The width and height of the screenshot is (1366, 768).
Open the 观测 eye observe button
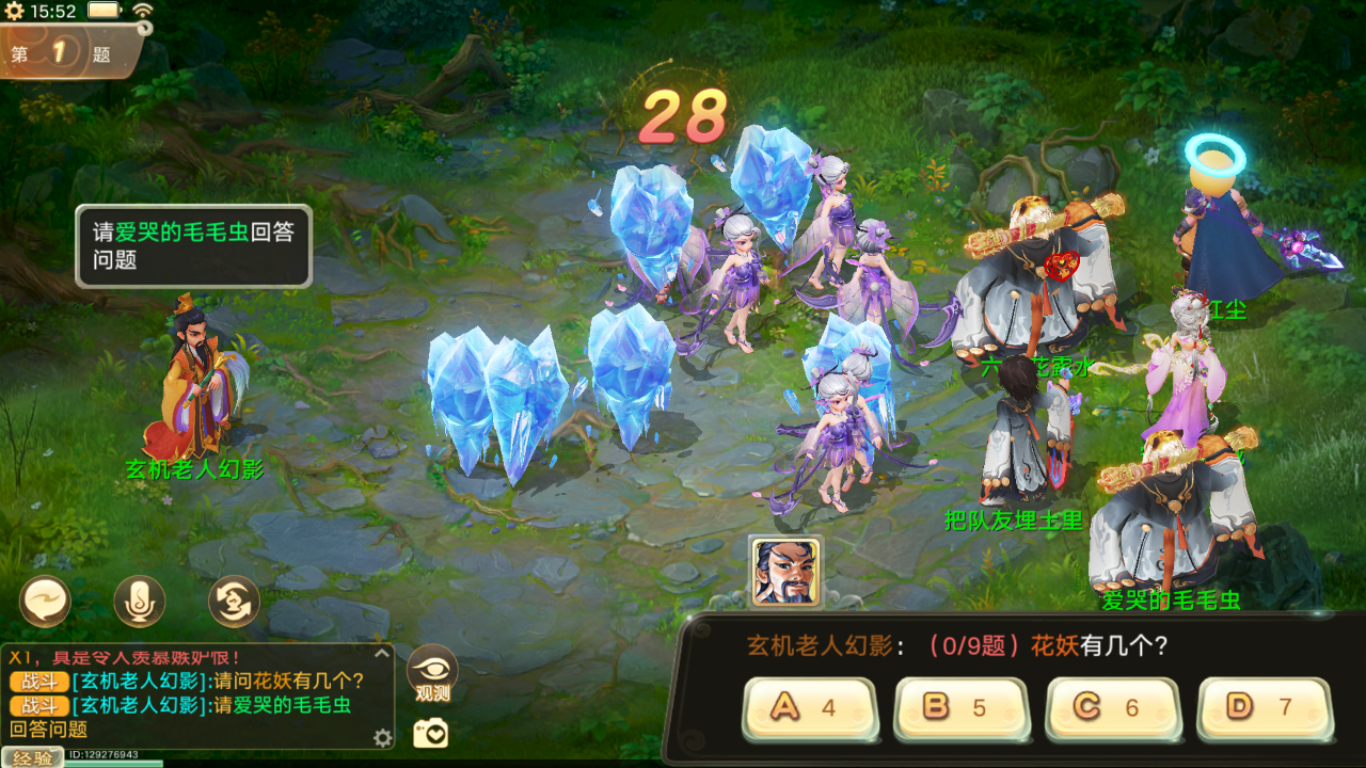point(433,673)
